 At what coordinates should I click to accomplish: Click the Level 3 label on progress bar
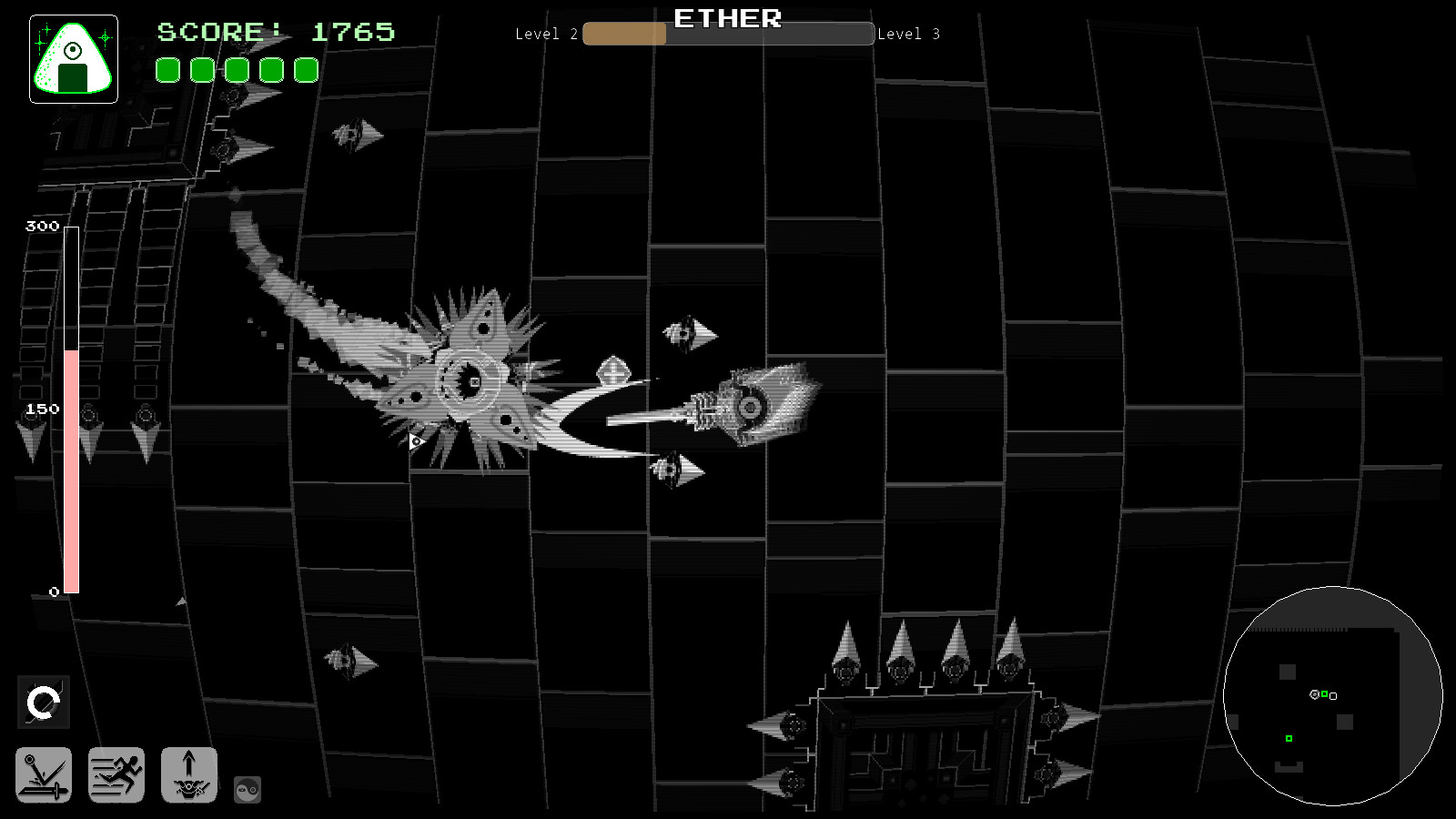tap(908, 35)
